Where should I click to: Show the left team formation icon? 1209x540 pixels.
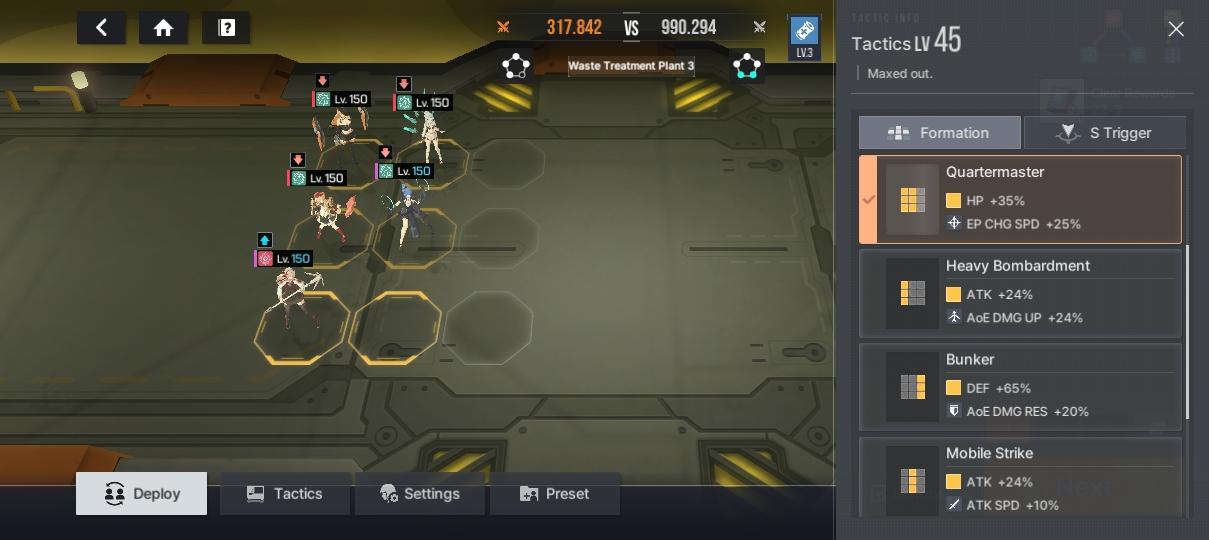[x=516, y=66]
